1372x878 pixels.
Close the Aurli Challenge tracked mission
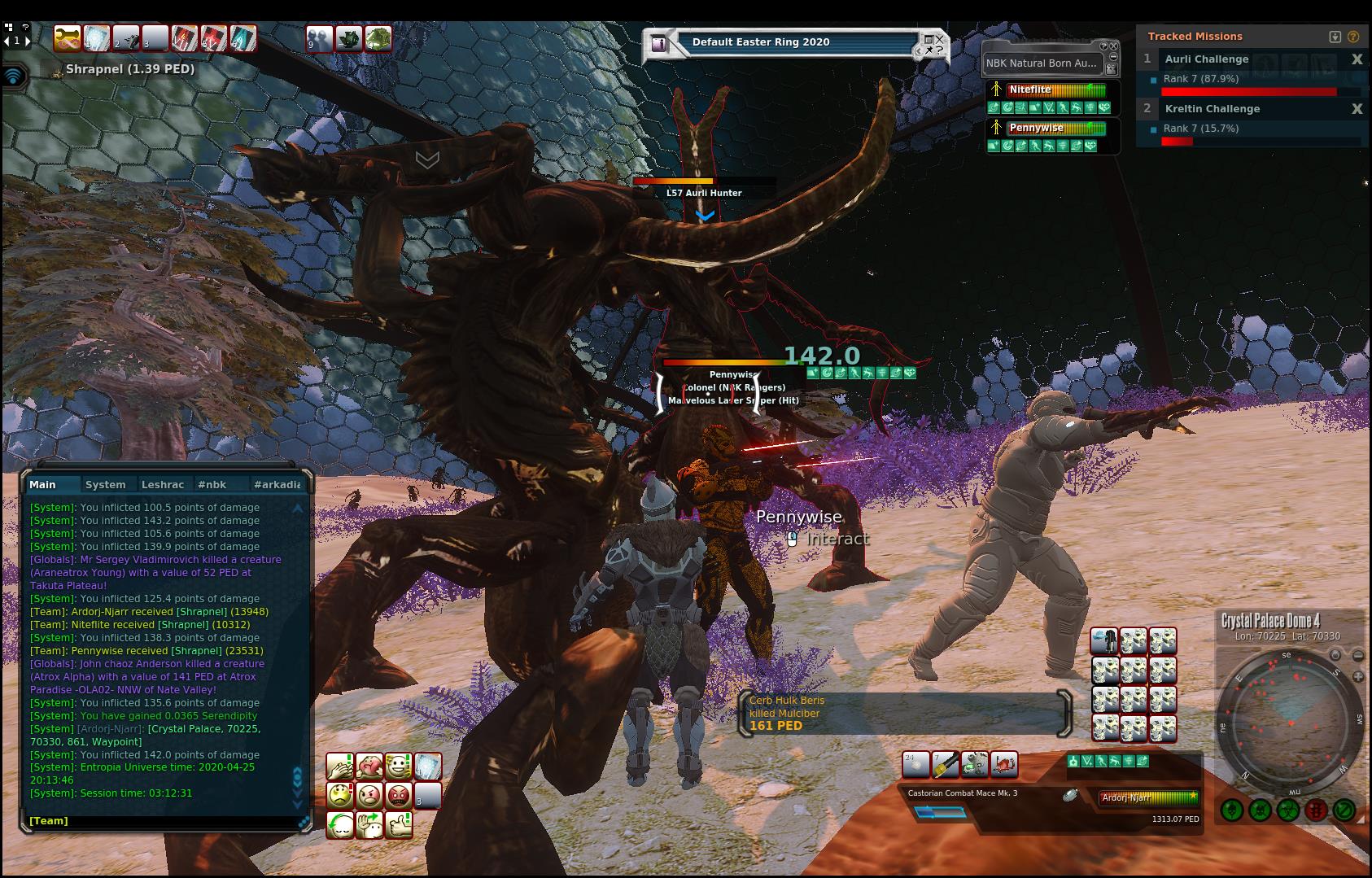[x=1357, y=59]
